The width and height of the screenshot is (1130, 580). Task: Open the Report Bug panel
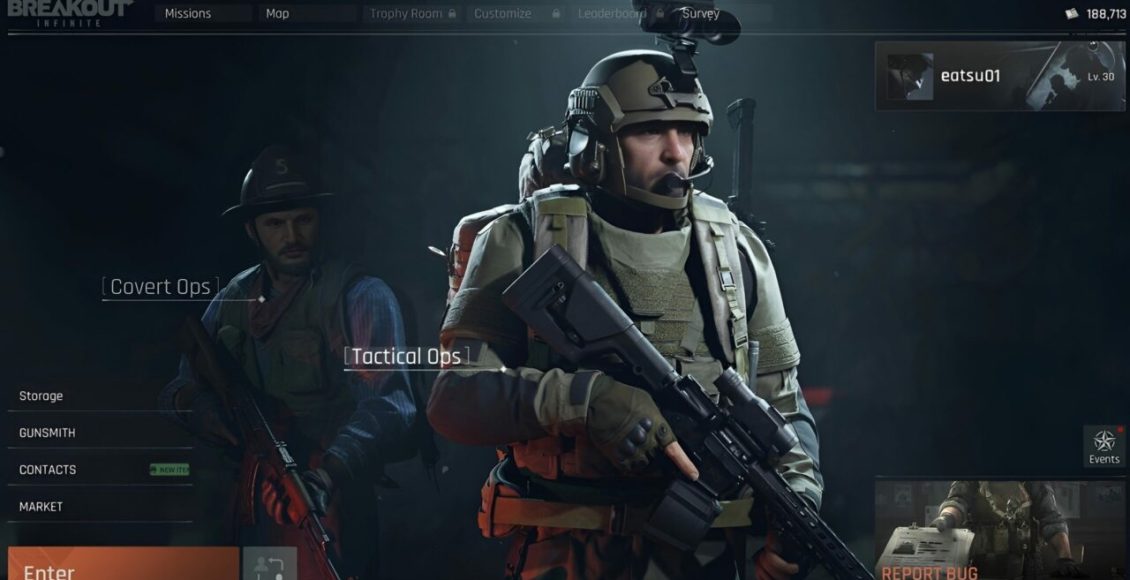tap(1000, 530)
